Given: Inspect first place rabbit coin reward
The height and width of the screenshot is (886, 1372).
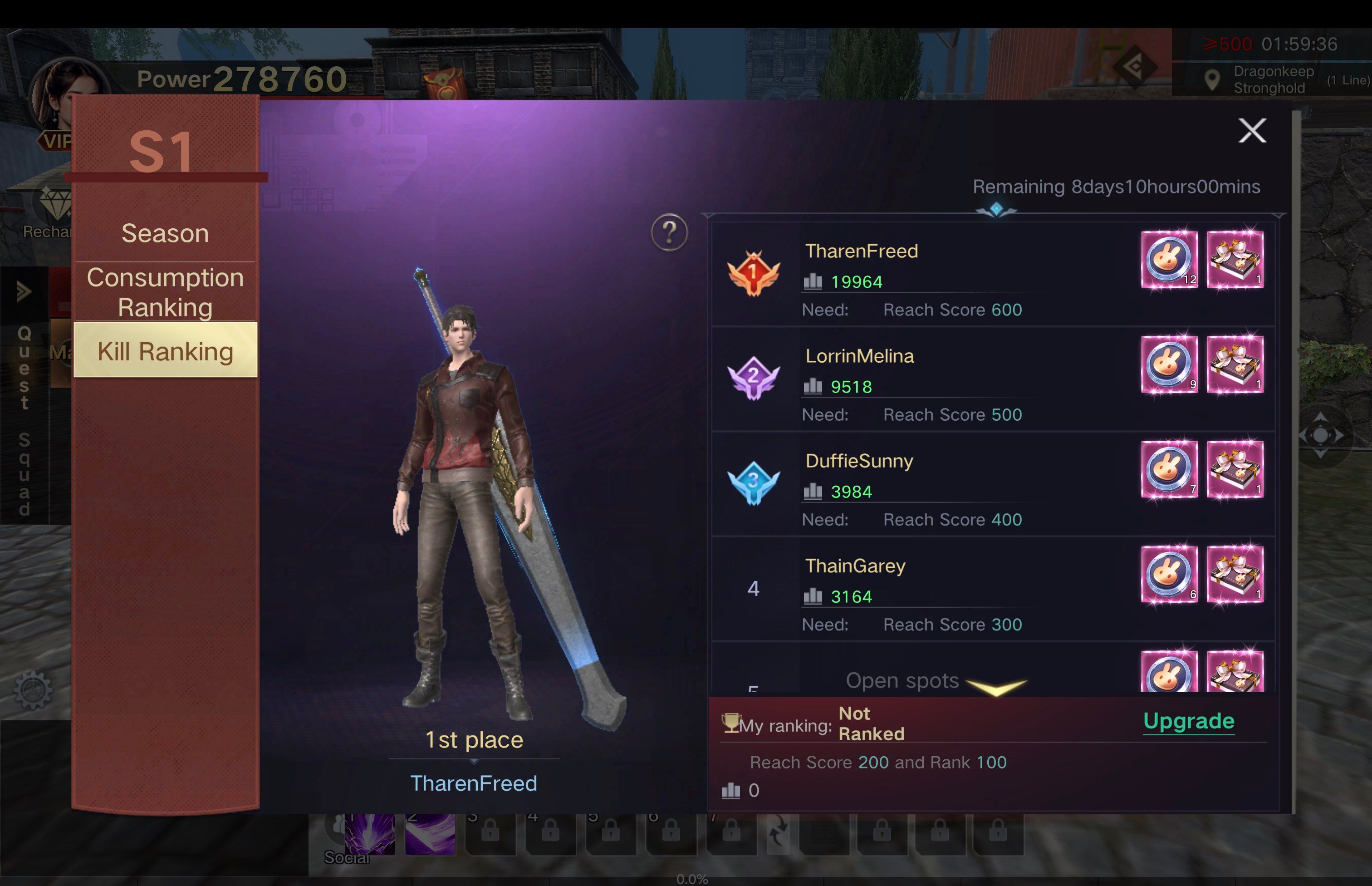Looking at the screenshot, I should [1169, 260].
